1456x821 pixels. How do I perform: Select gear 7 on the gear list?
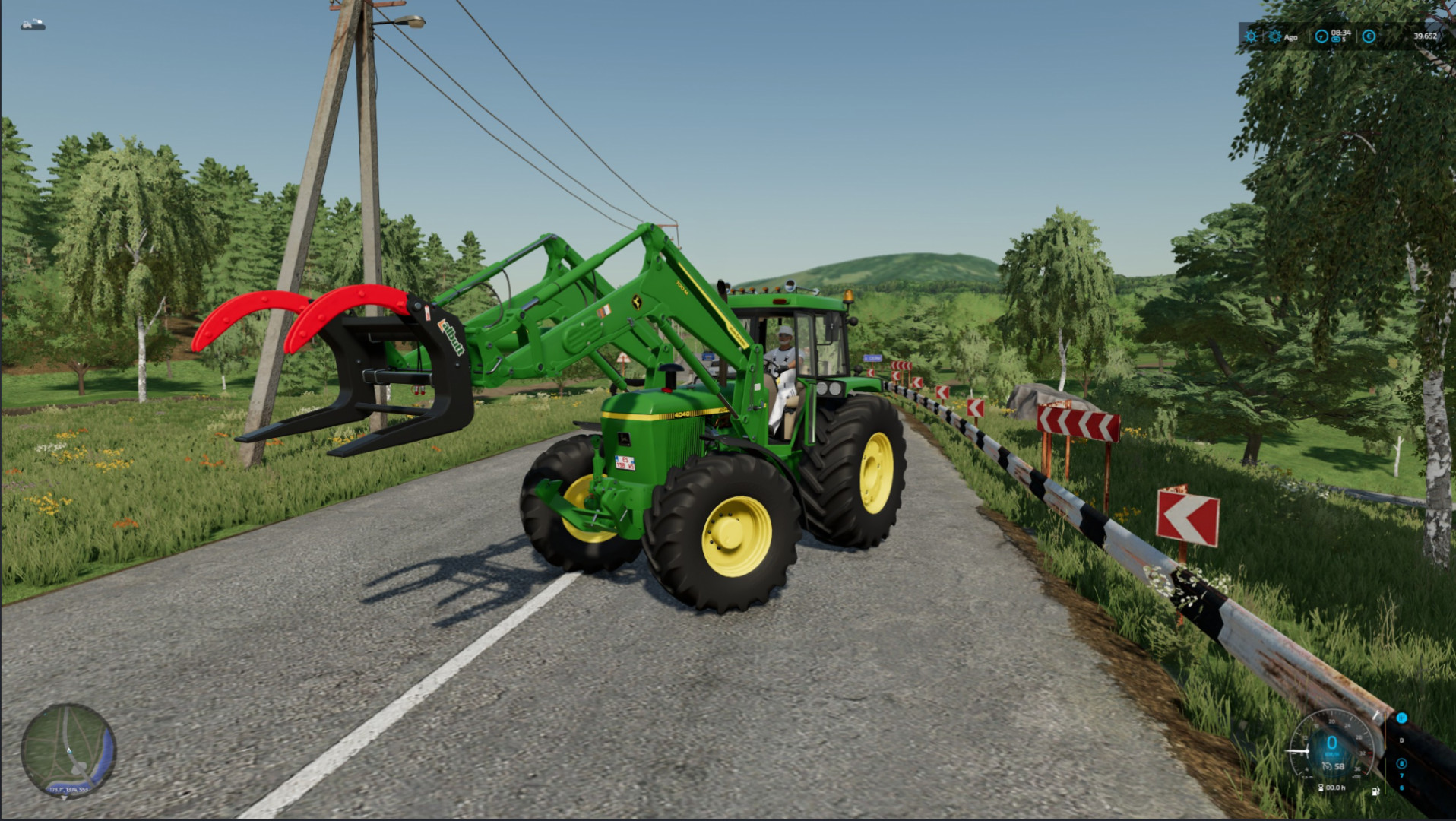coord(1402,775)
